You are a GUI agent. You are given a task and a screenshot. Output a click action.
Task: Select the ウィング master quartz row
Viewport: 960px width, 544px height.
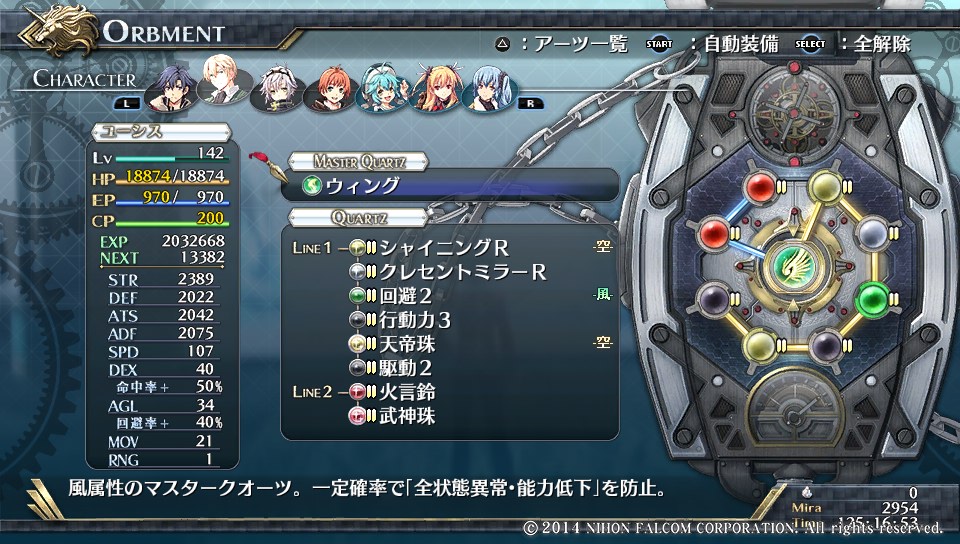(x=450, y=186)
